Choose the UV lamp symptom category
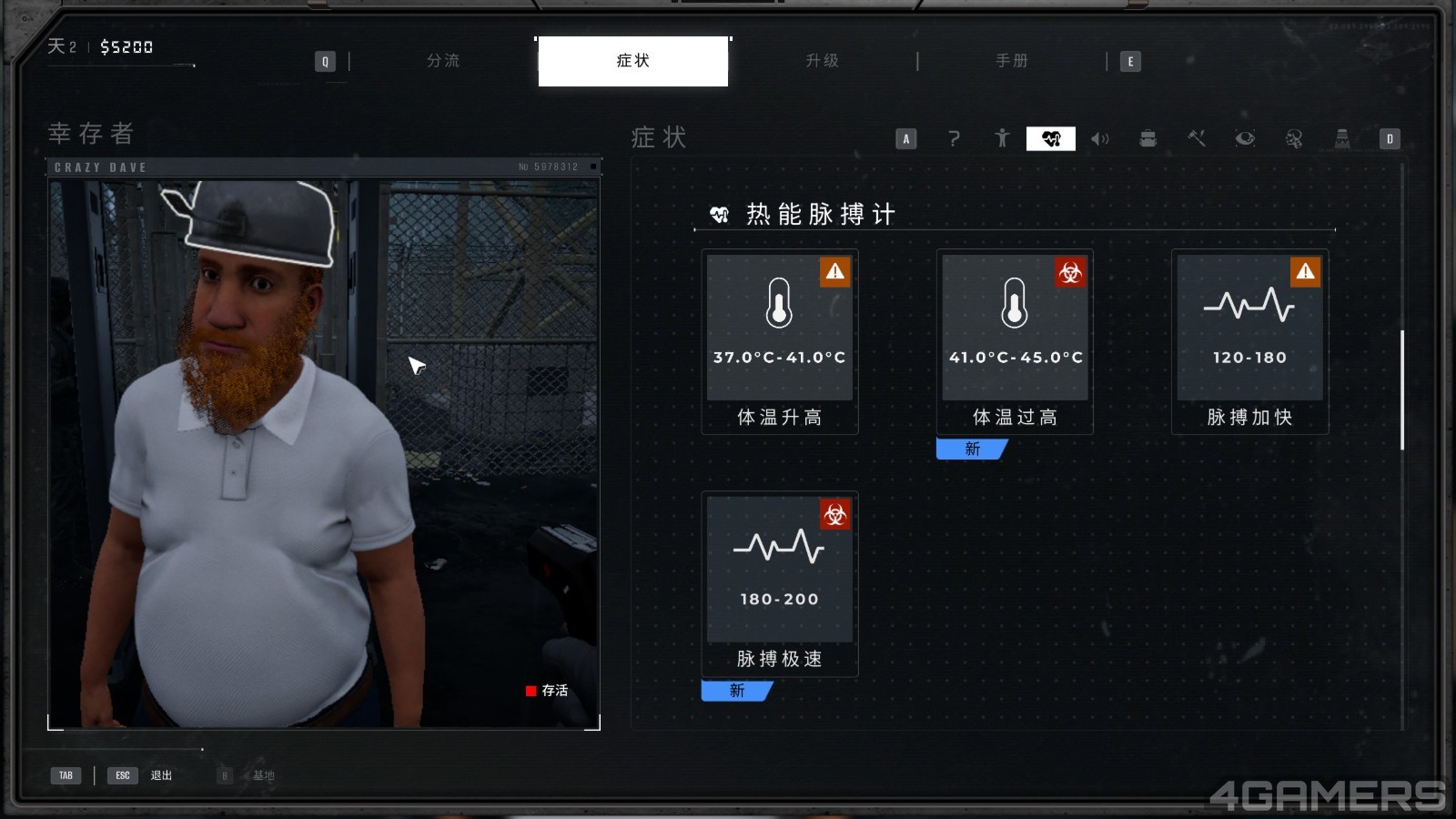The image size is (1456, 819). click(x=1341, y=138)
